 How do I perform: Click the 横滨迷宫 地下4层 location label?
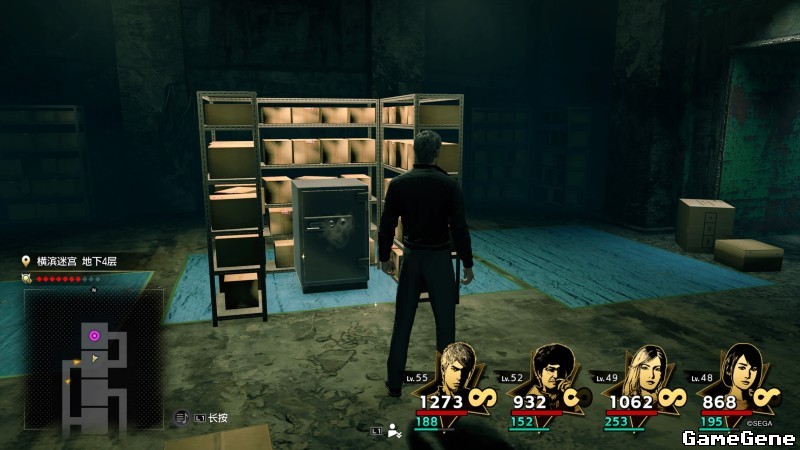tap(76, 261)
